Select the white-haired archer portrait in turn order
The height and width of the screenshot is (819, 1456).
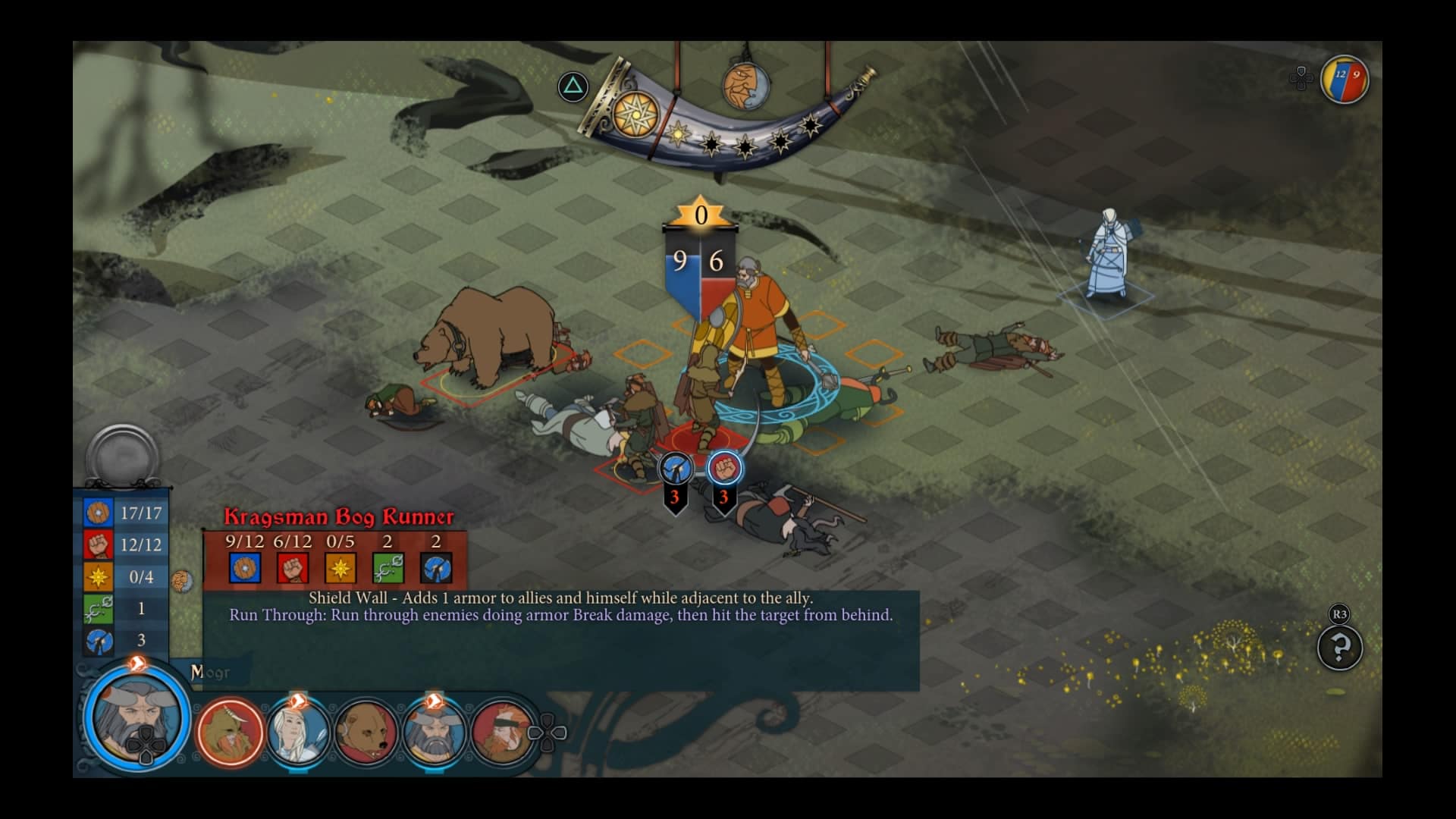298,732
